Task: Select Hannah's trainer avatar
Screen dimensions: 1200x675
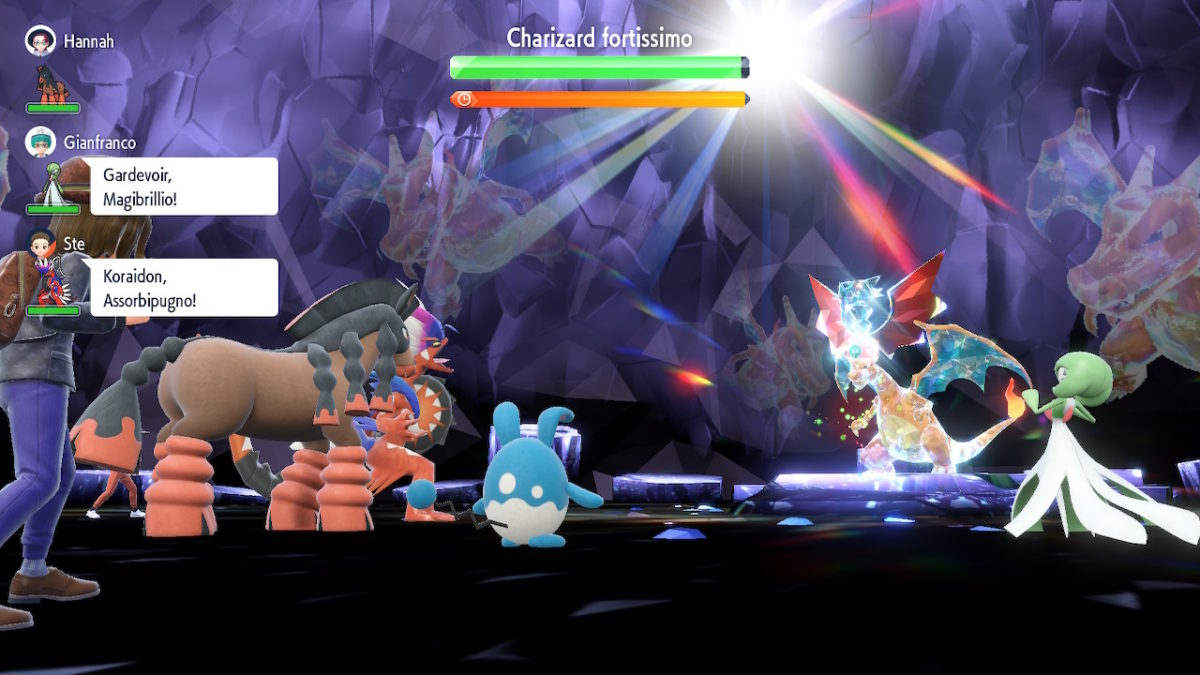Action: (40, 40)
